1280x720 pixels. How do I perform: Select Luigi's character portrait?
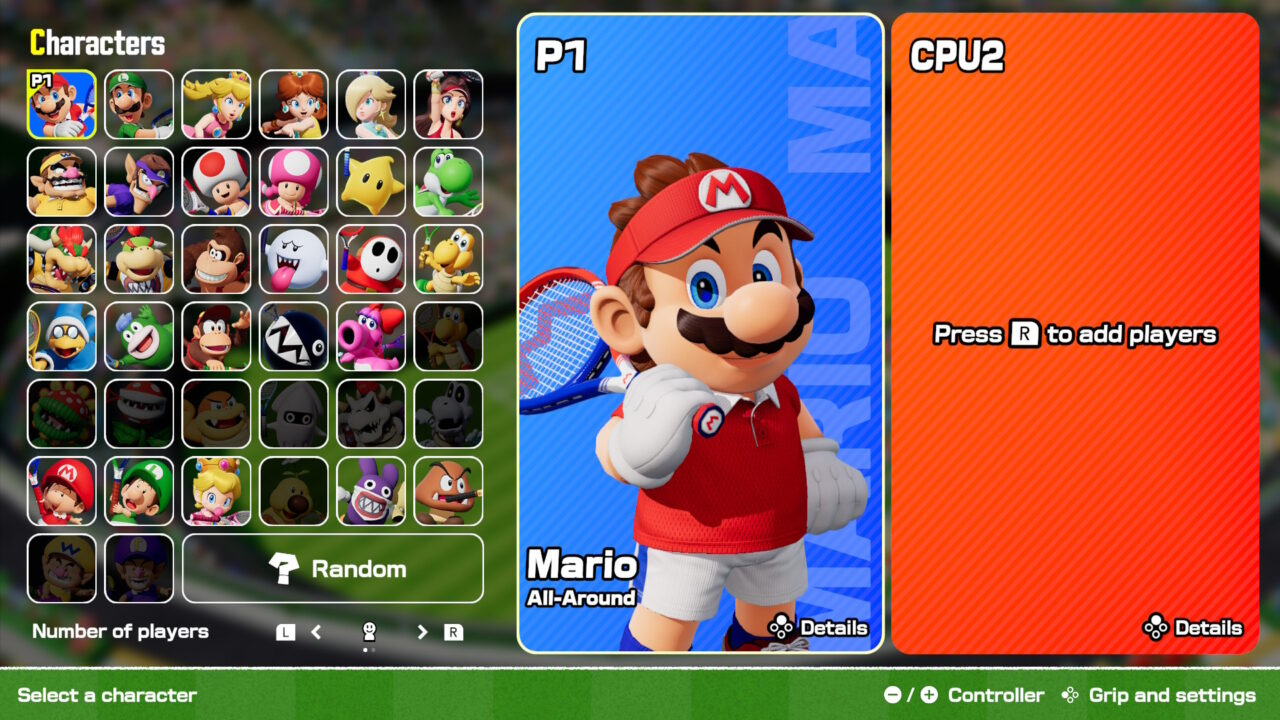(x=139, y=104)
